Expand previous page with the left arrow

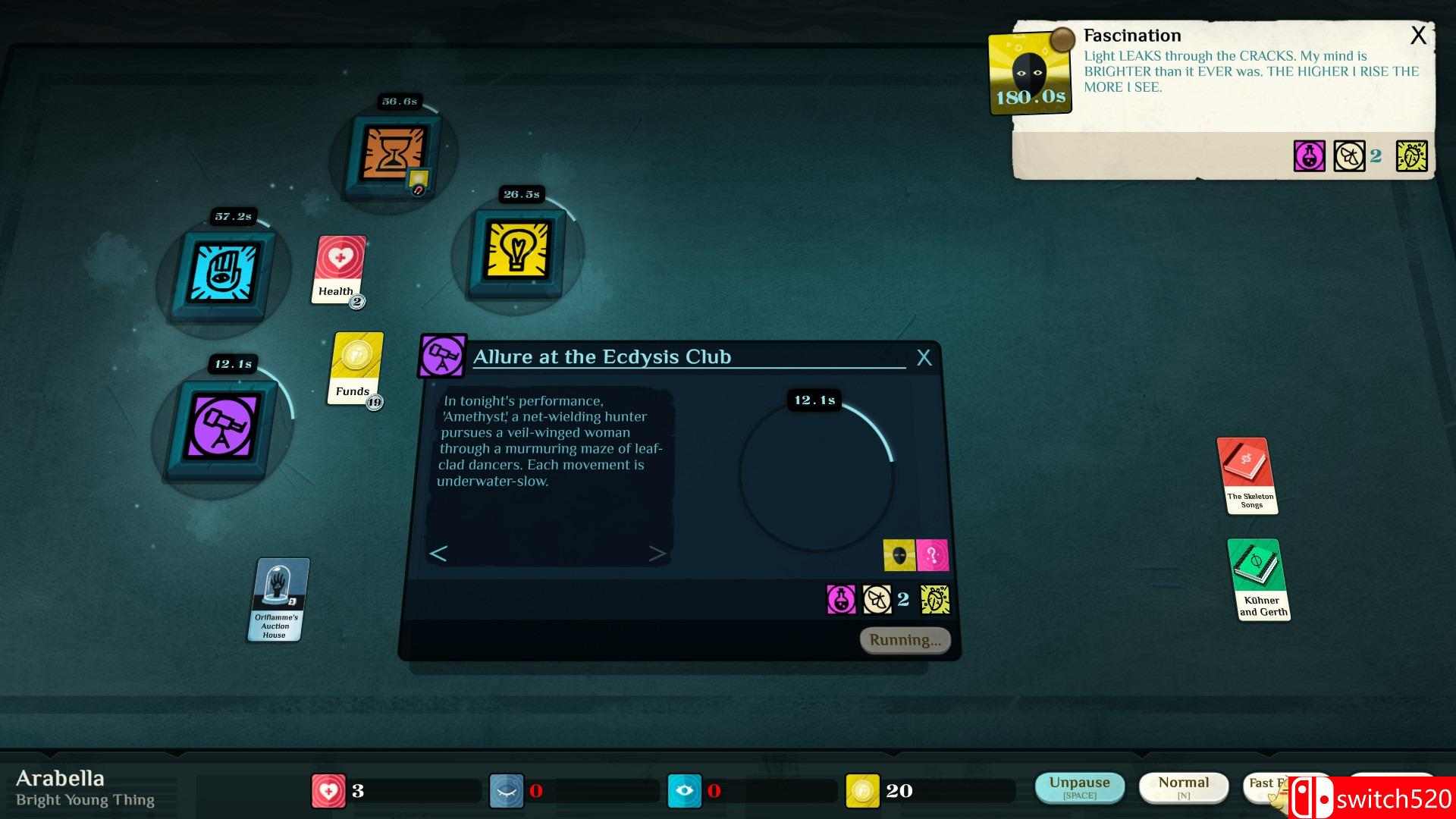coord(438,553)
